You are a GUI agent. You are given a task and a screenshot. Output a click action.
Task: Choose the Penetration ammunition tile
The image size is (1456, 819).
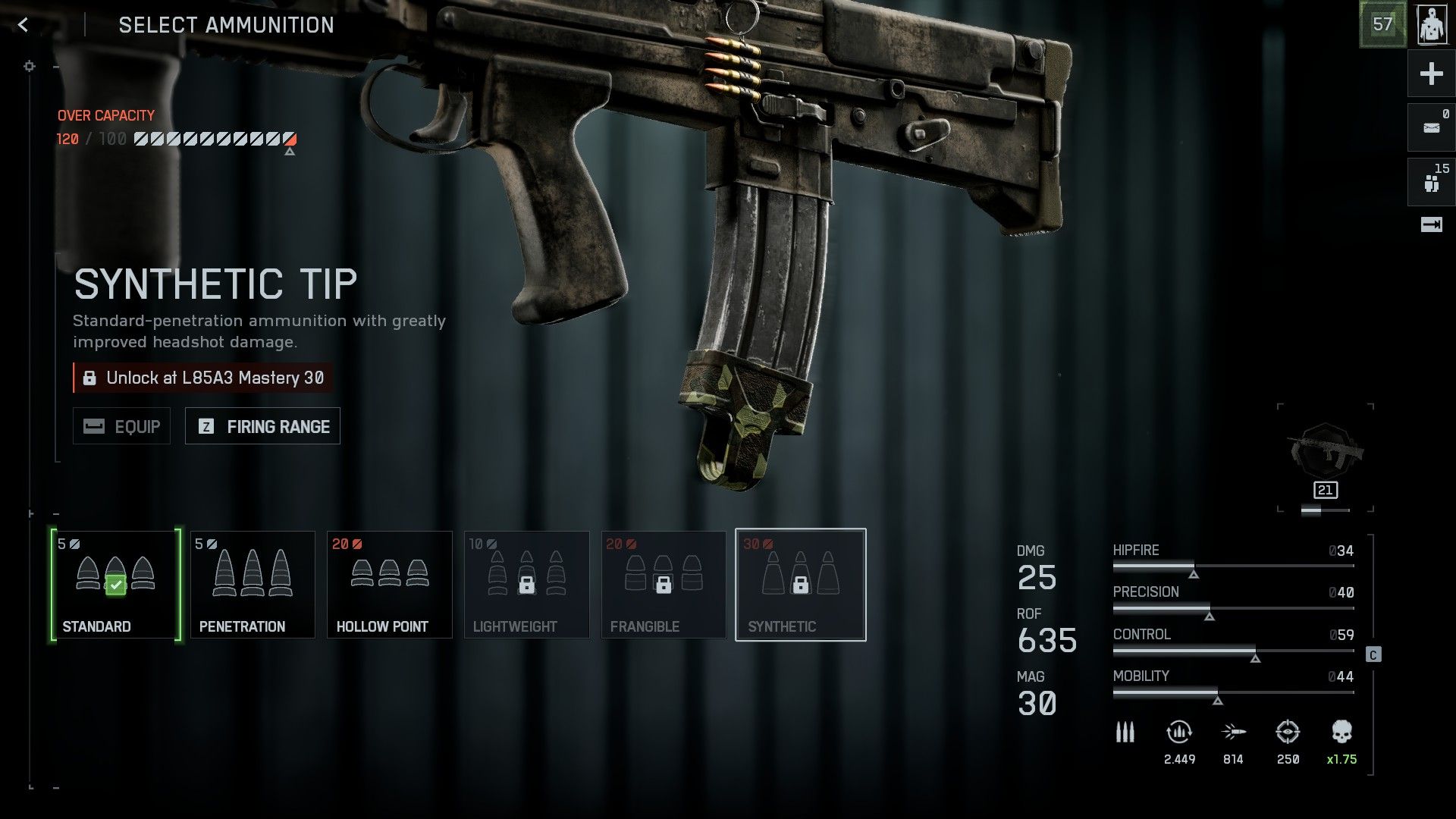pyautogui.click(x=253, y=585)
